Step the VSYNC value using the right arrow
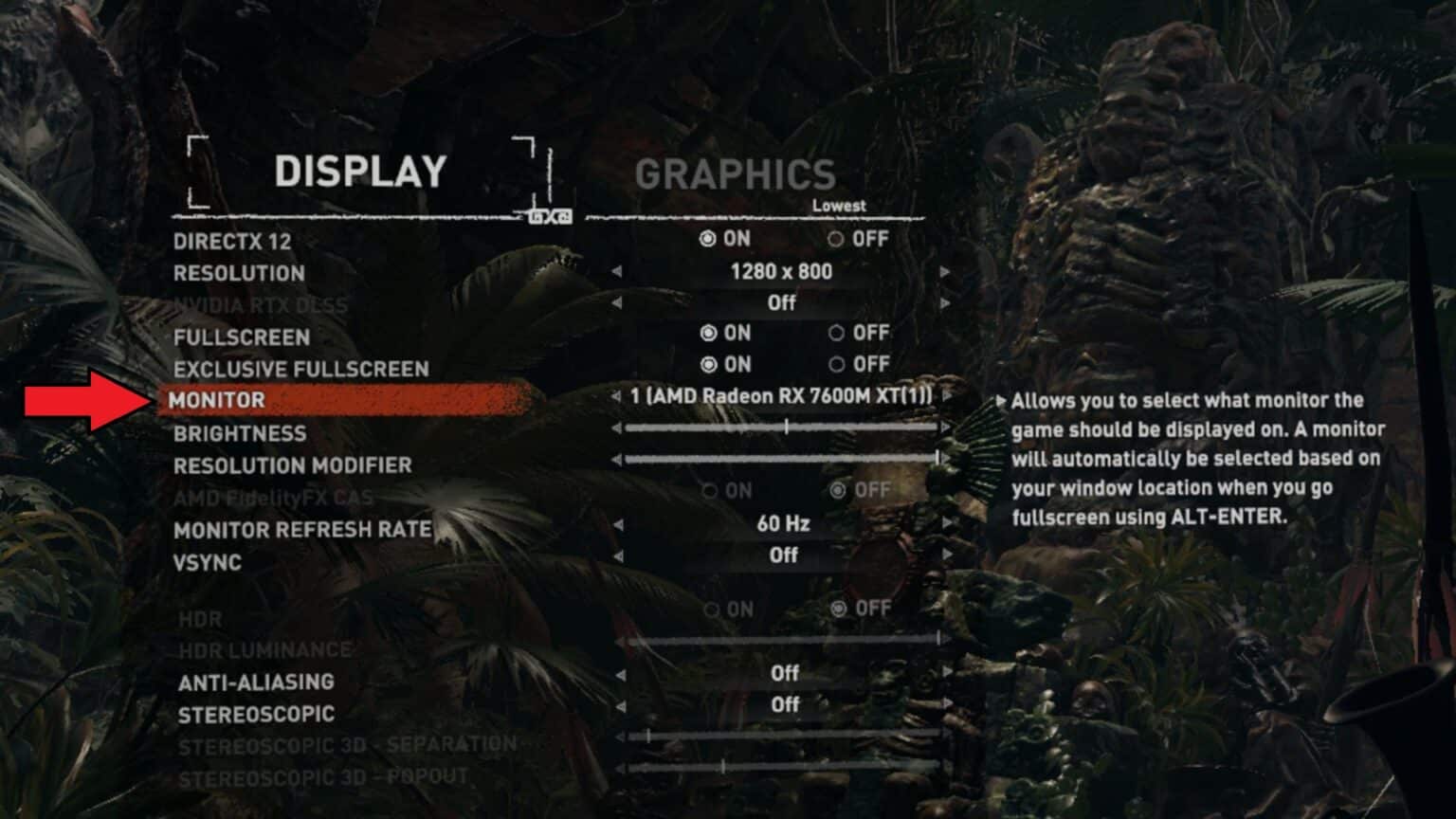The image size is (1456, 819). [945, 556]
